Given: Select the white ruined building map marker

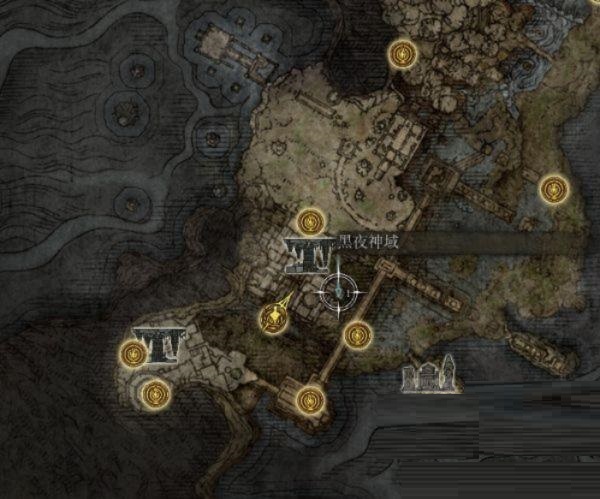Looking at the screenshot, I should point(429,375).
